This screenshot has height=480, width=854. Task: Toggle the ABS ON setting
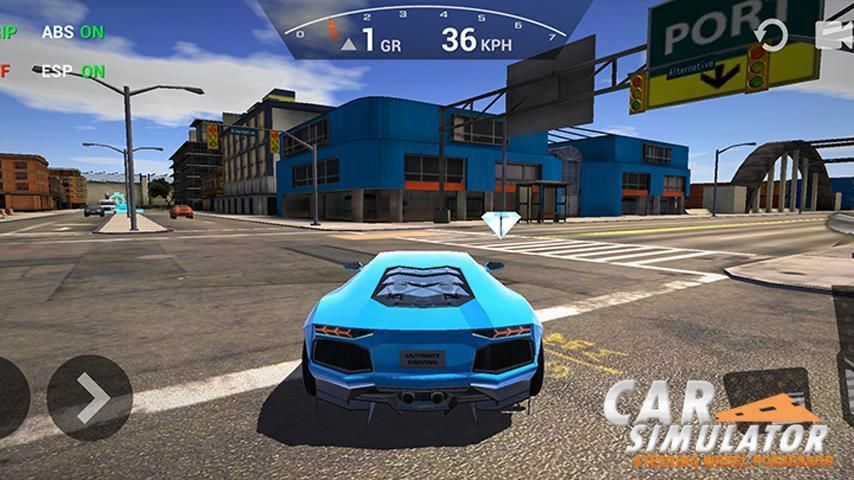[73, 32]
